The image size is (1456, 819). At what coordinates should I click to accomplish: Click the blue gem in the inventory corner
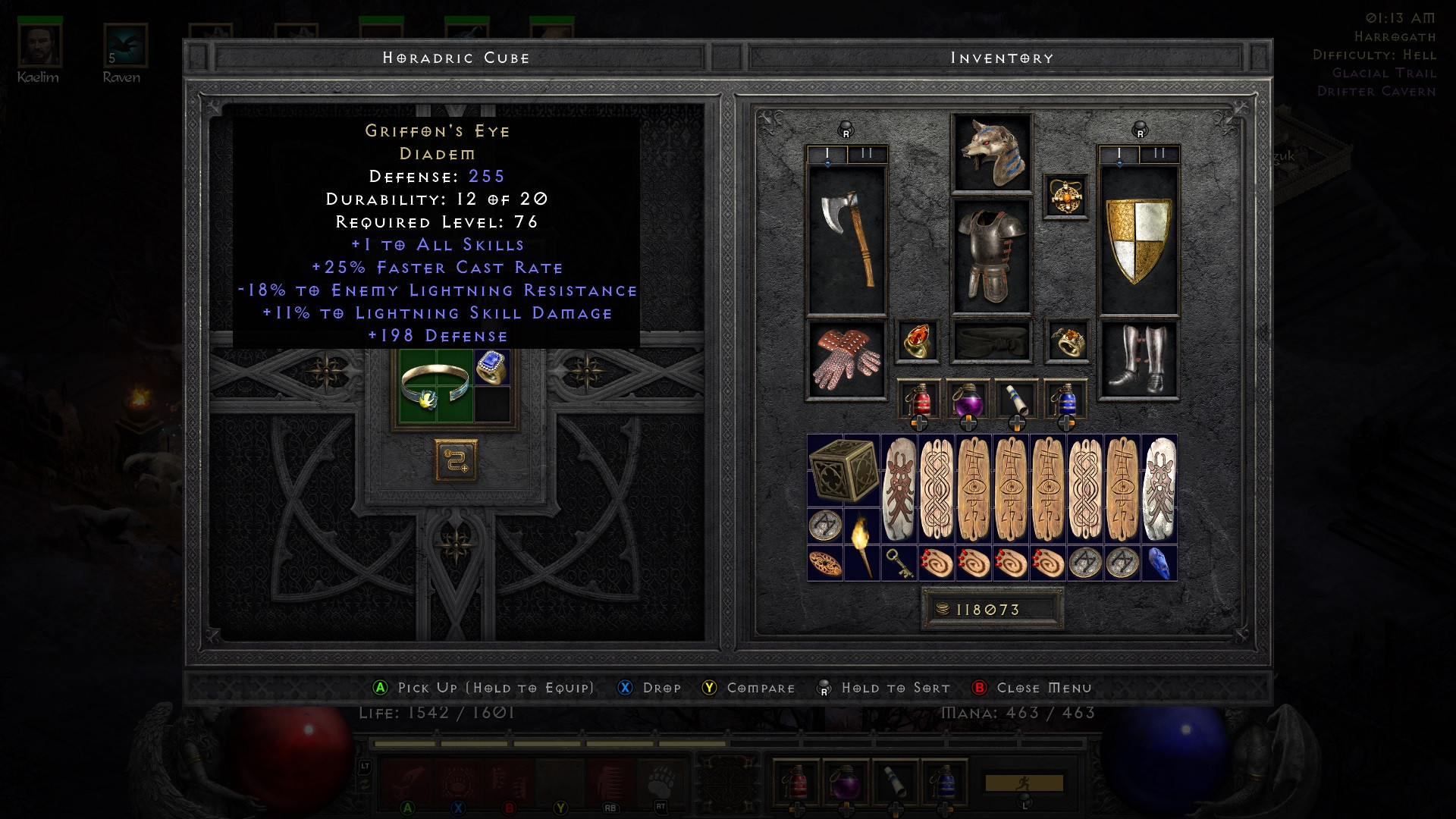(x=1159, y=561)
